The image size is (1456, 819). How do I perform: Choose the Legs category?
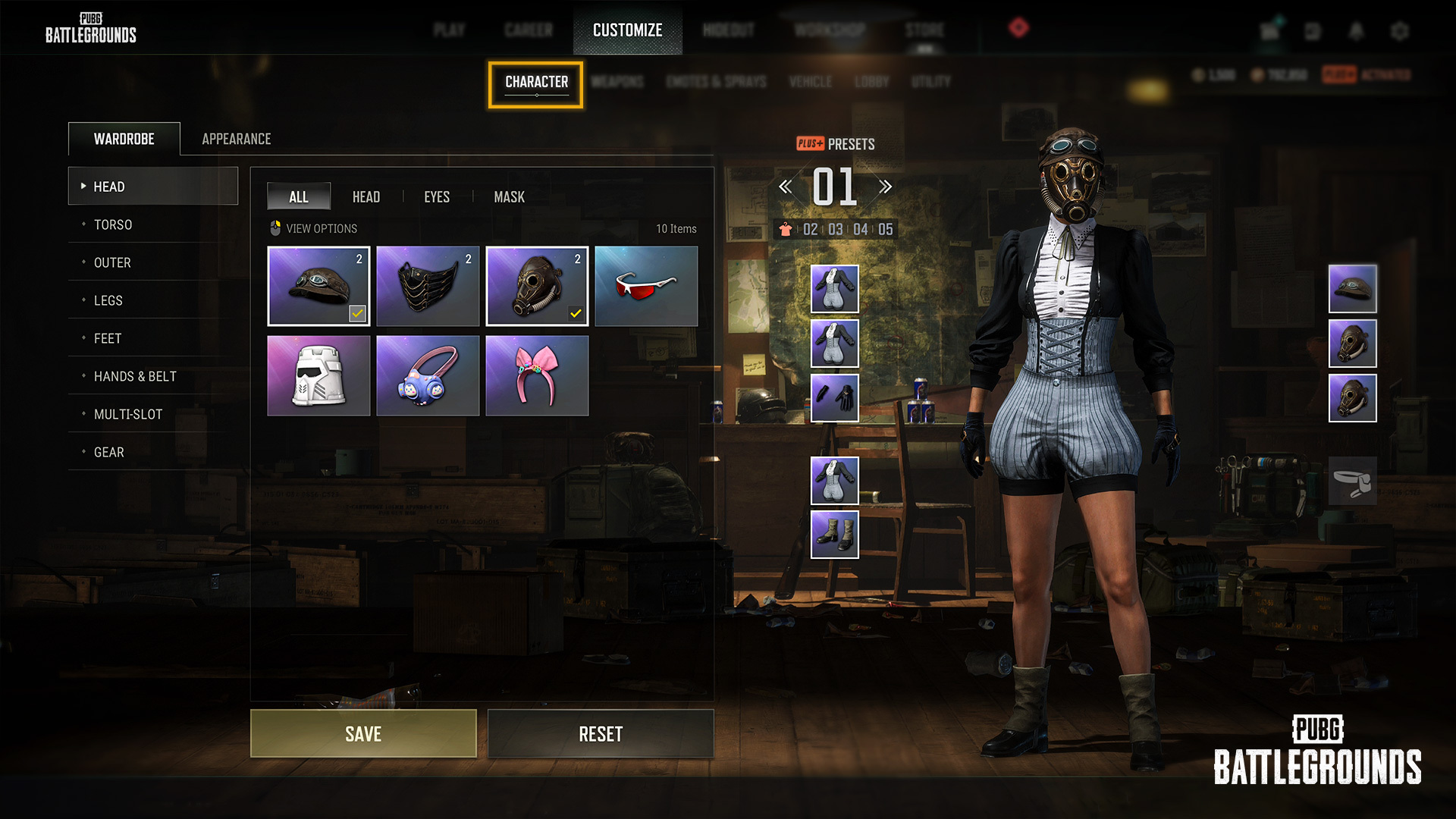(108, 300)
